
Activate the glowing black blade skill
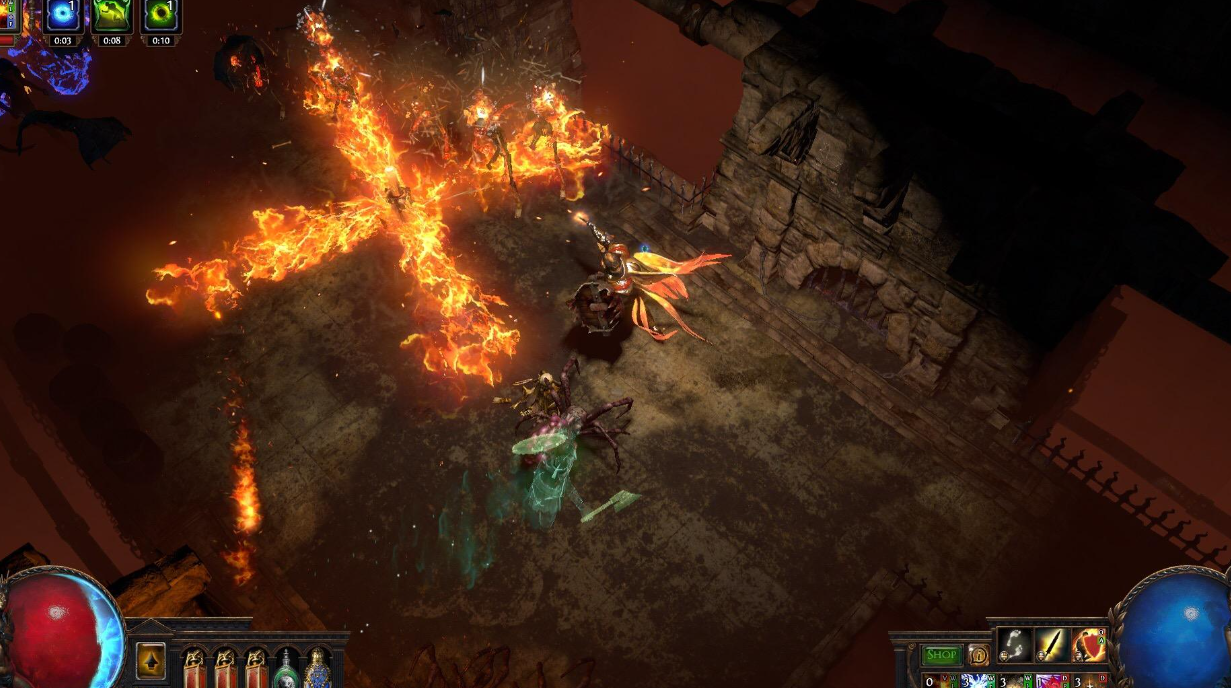point(1052,646)
